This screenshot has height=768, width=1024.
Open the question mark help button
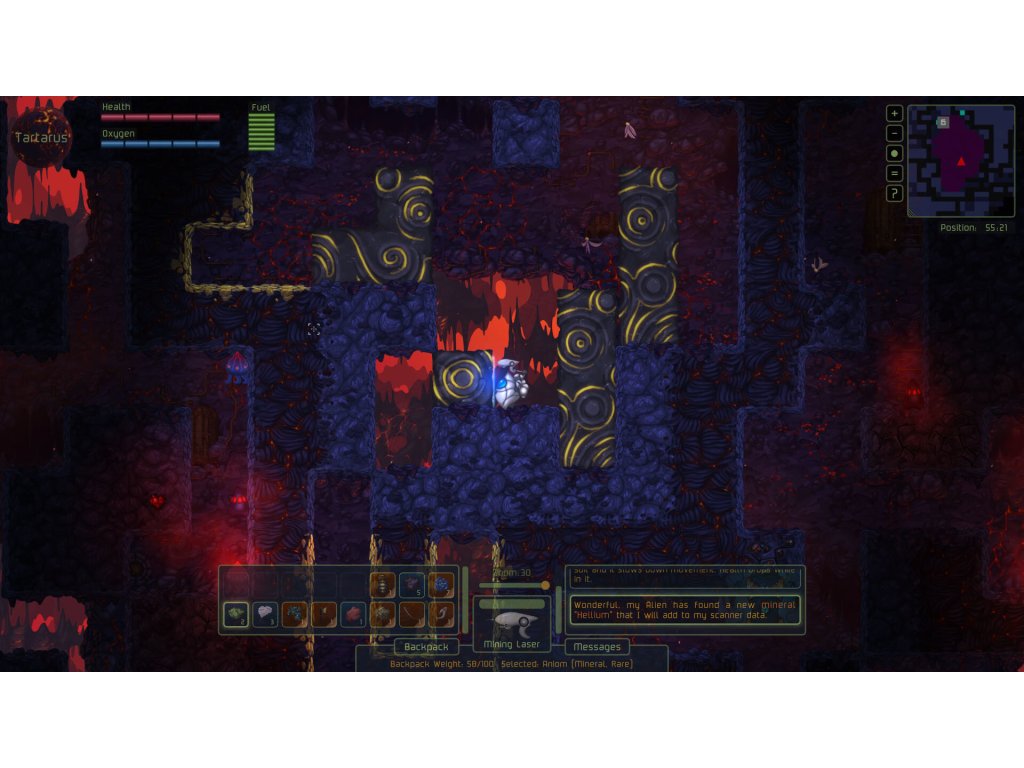click(895, 193)
